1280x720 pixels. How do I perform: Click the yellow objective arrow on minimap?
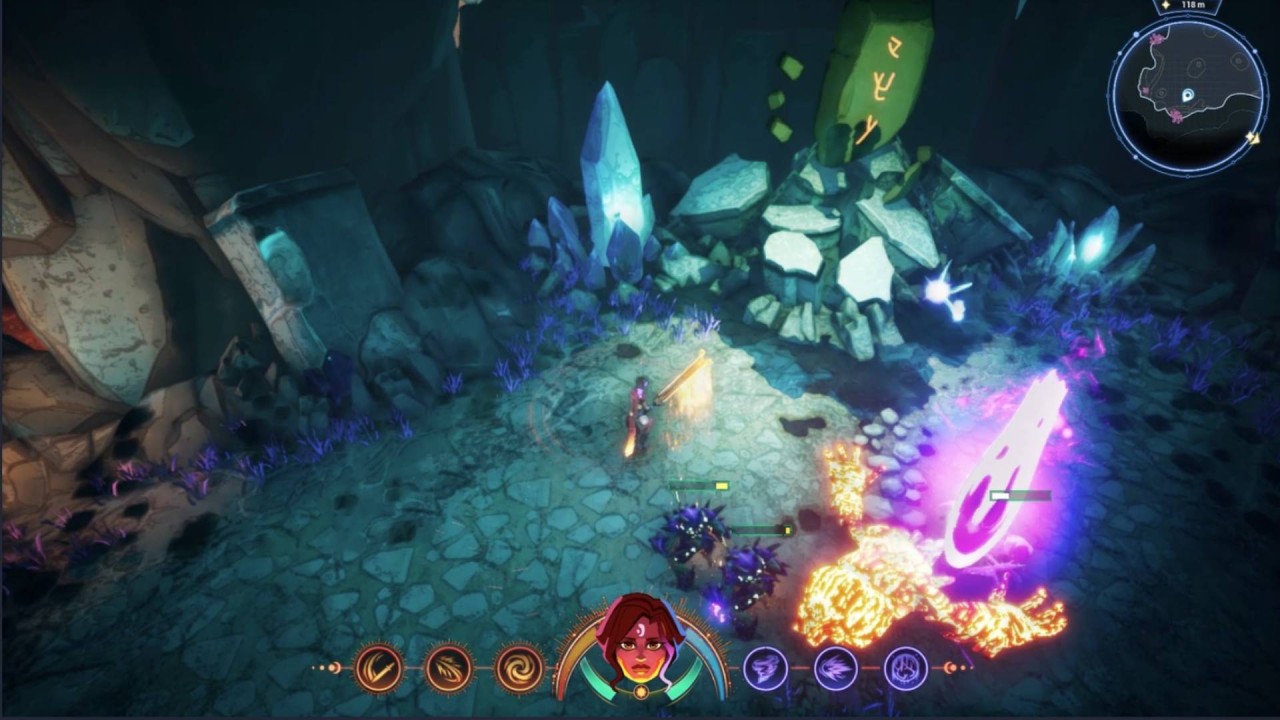tap(1253, 138)
